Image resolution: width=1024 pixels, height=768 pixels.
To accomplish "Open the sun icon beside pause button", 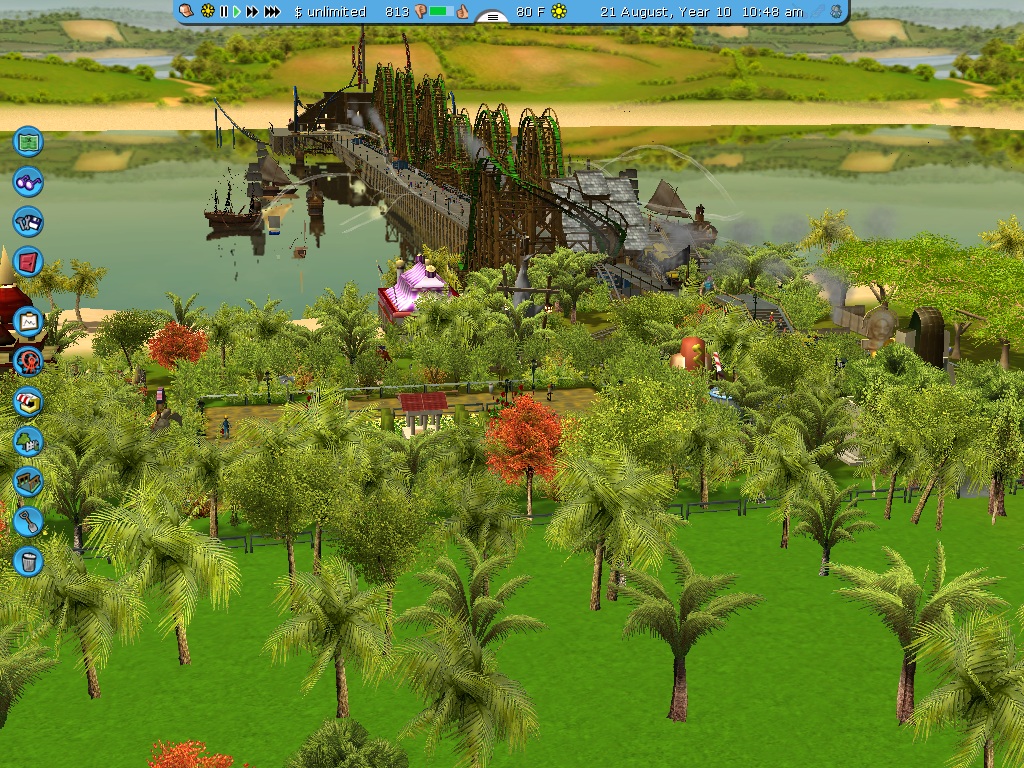I will click(x=207, y=12).
